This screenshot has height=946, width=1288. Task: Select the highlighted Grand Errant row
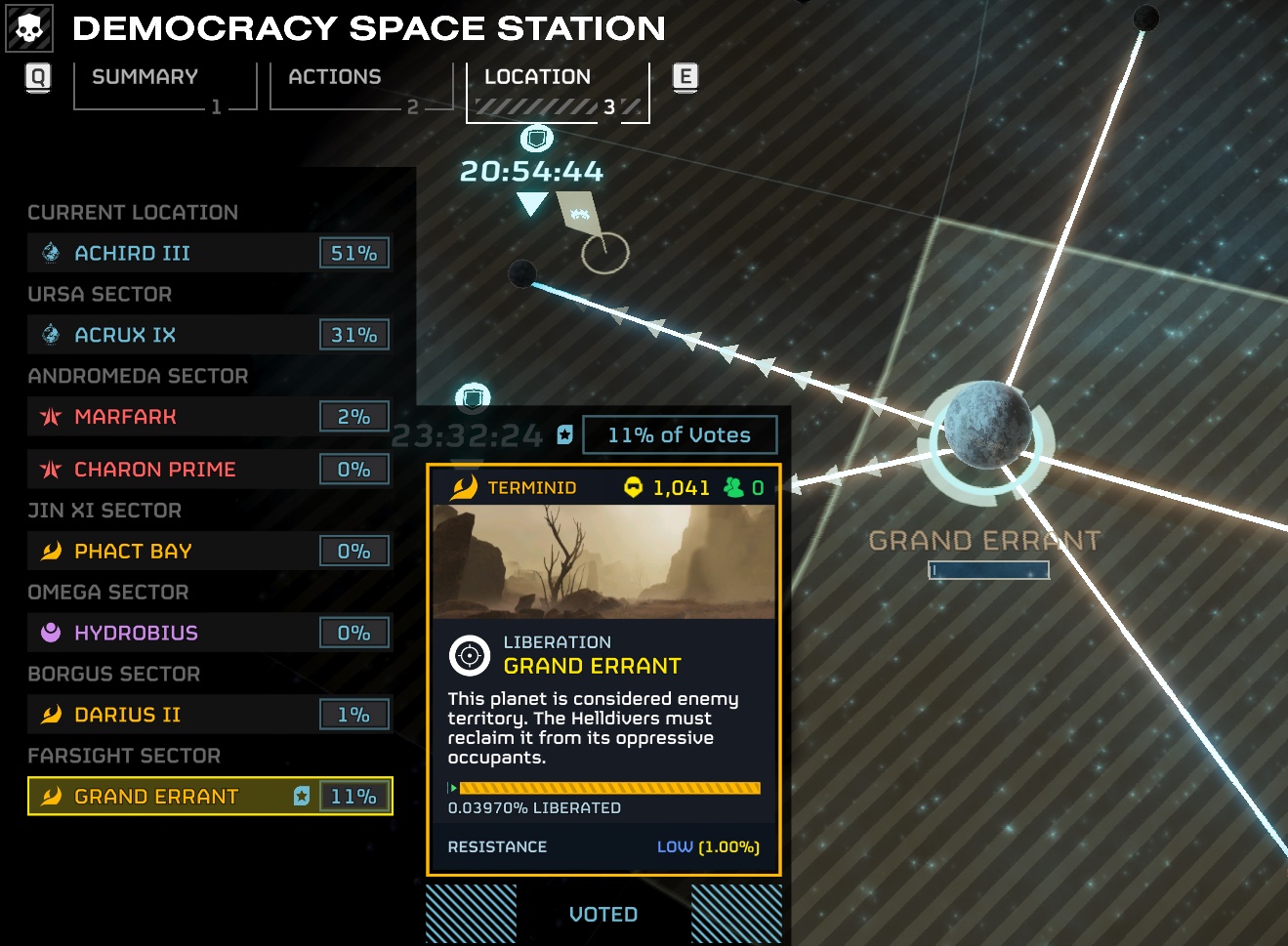208,797
